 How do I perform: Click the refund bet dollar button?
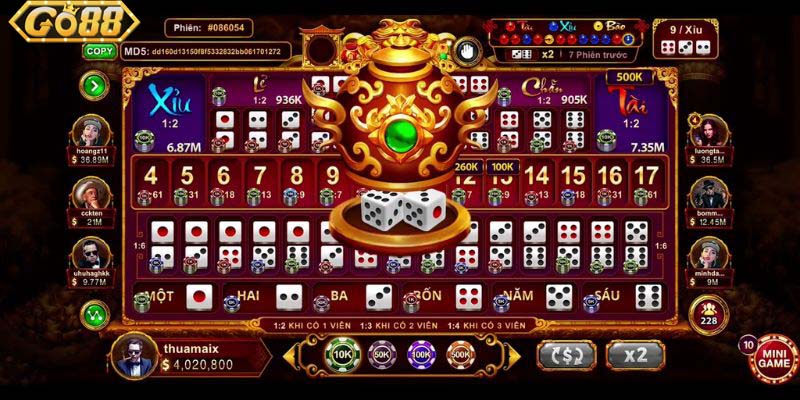tap(566, 355)
